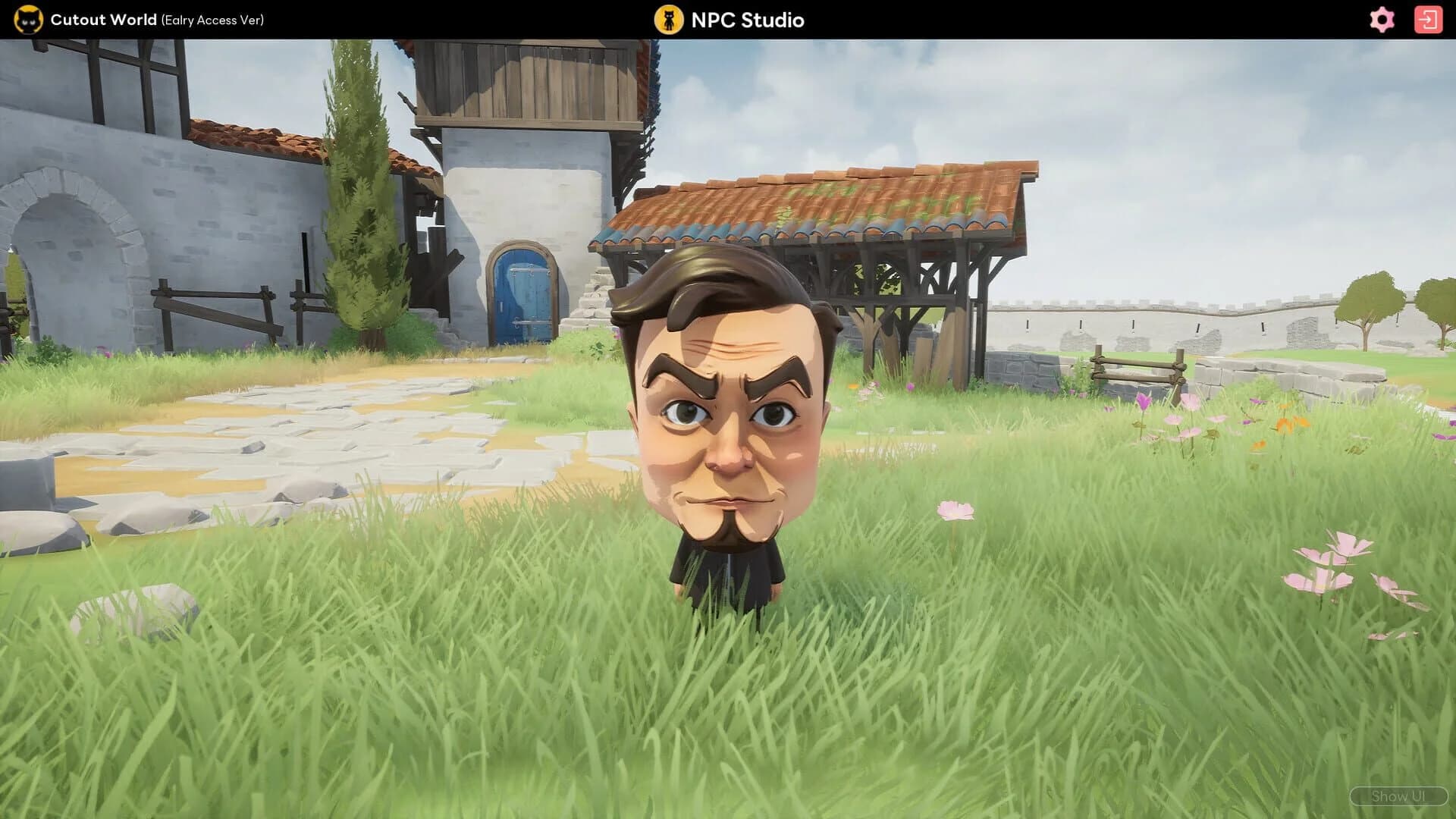The image size is (1456, 819).
Task: Open the pink settings gear icon
Action: (1382, 20)
